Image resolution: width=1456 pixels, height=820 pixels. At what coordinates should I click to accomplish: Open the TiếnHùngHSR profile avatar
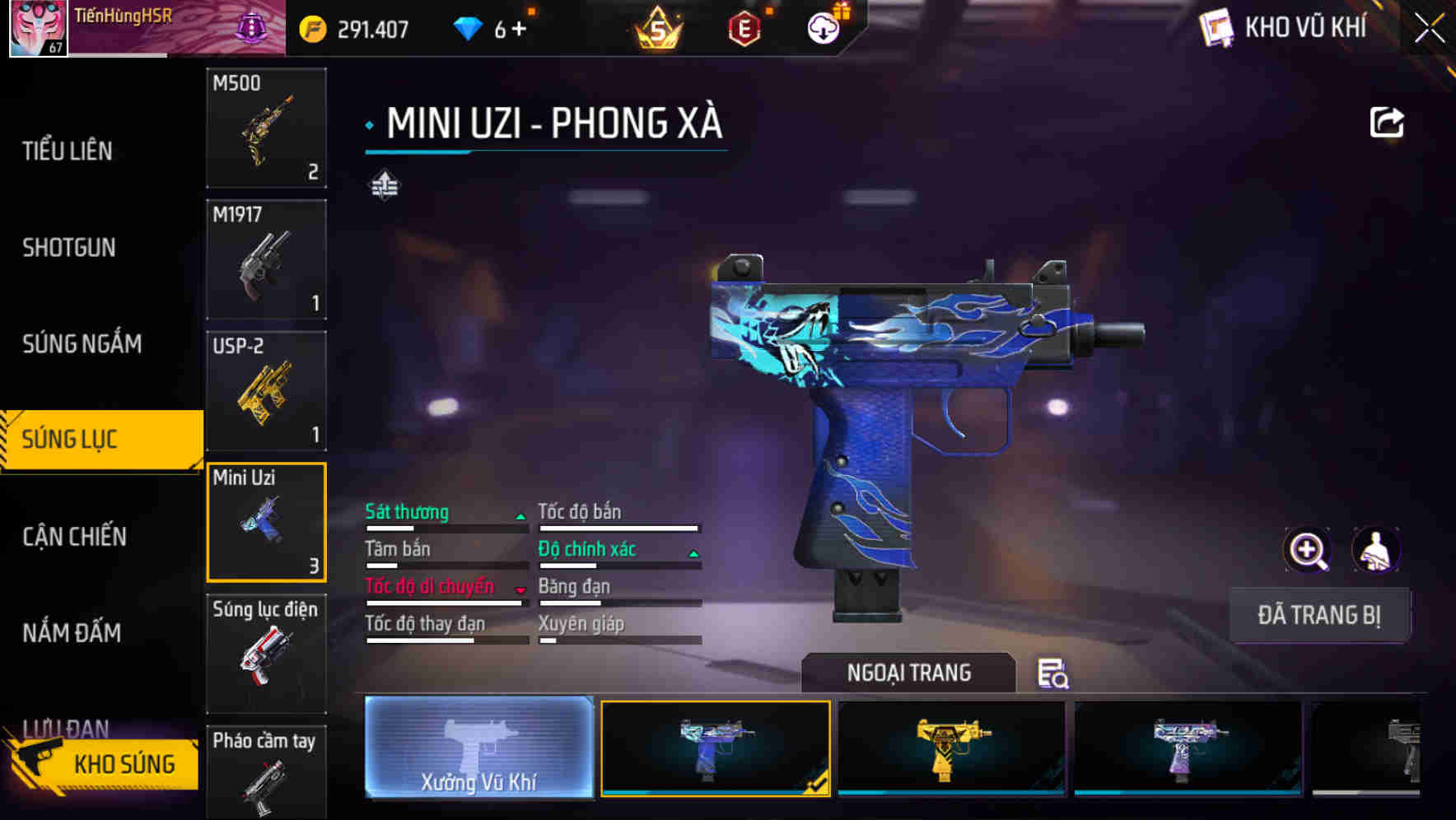click(x=37, y=27)
